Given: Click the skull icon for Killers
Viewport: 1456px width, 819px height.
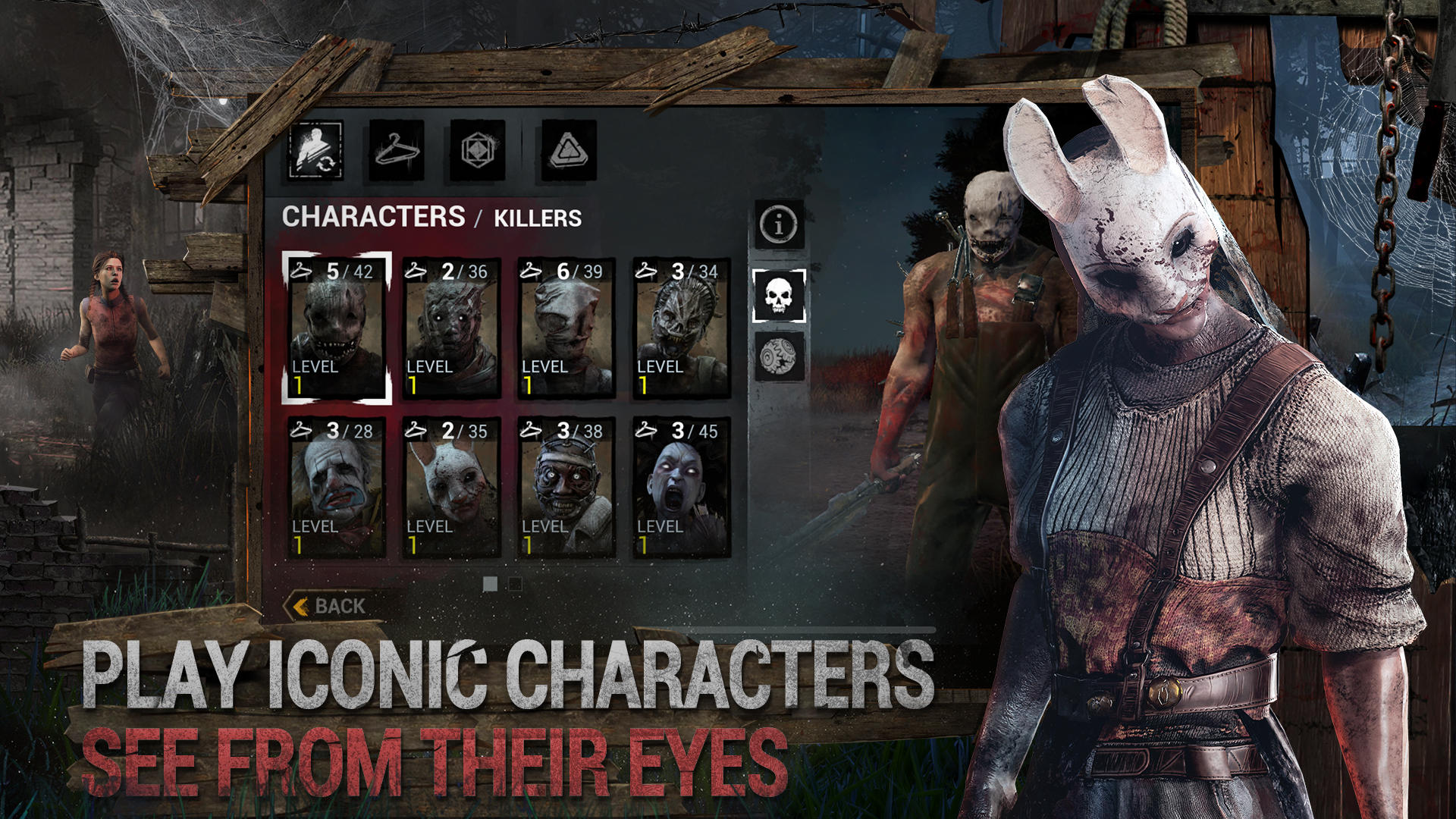Looking at the screenshot, I should 777,297.
